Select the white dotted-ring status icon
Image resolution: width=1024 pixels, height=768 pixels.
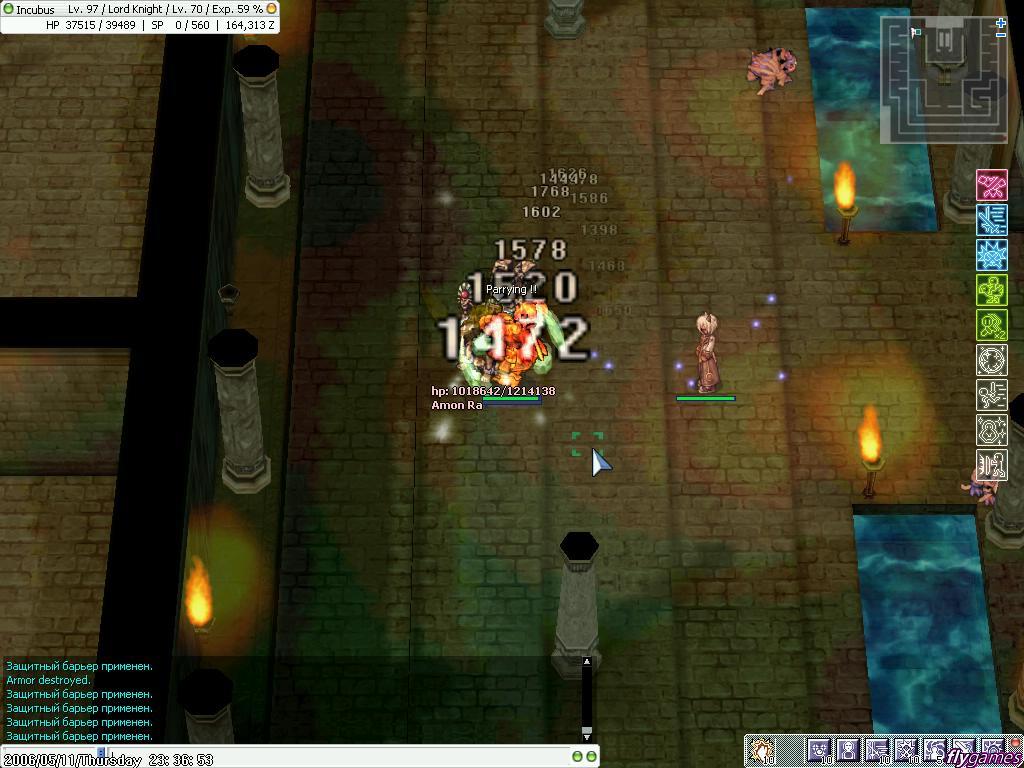pos(991,360)
